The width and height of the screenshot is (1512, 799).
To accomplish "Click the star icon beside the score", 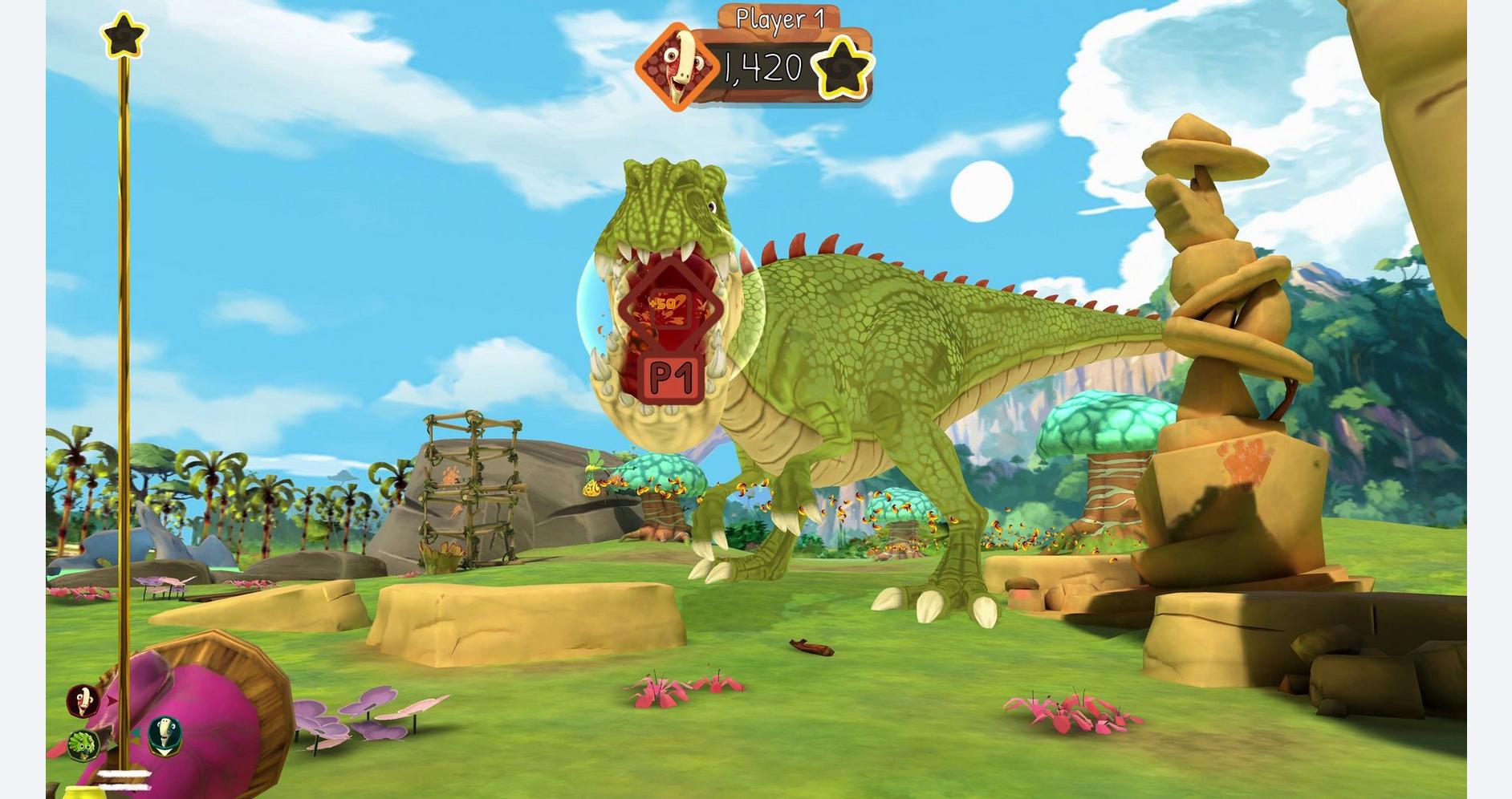I will tap(843, 67).
